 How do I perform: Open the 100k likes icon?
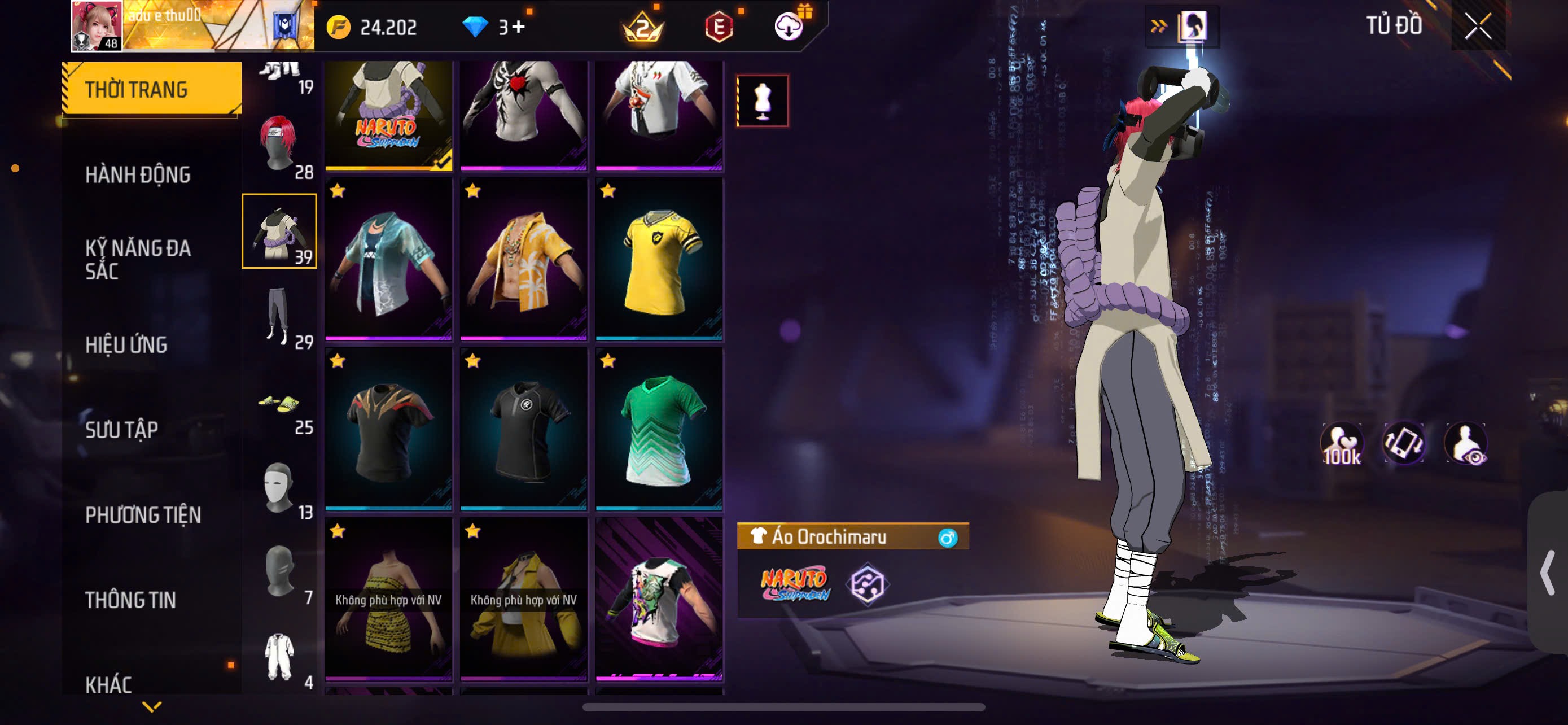pyautogui.click(x=1341, y=444)
